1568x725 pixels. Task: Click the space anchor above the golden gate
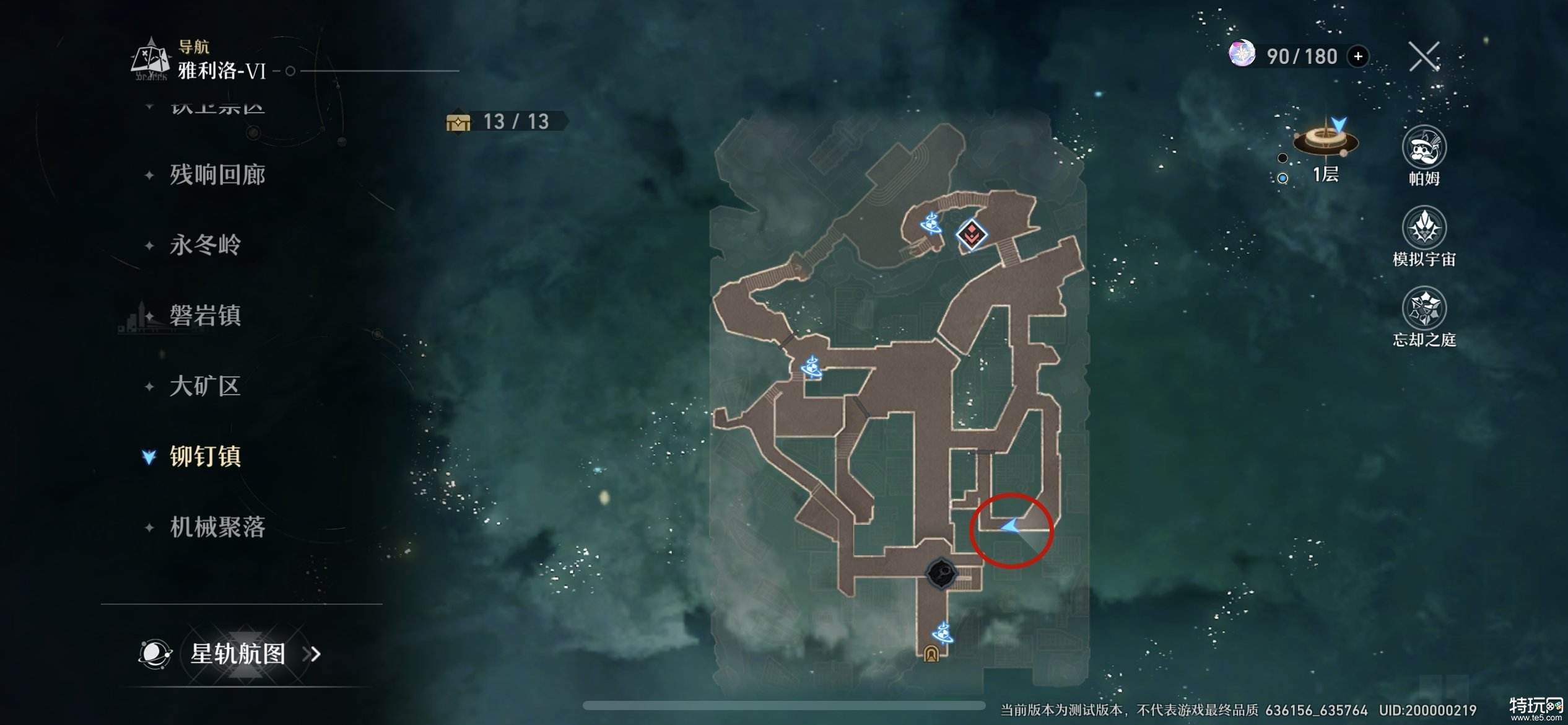pos(942,633)
